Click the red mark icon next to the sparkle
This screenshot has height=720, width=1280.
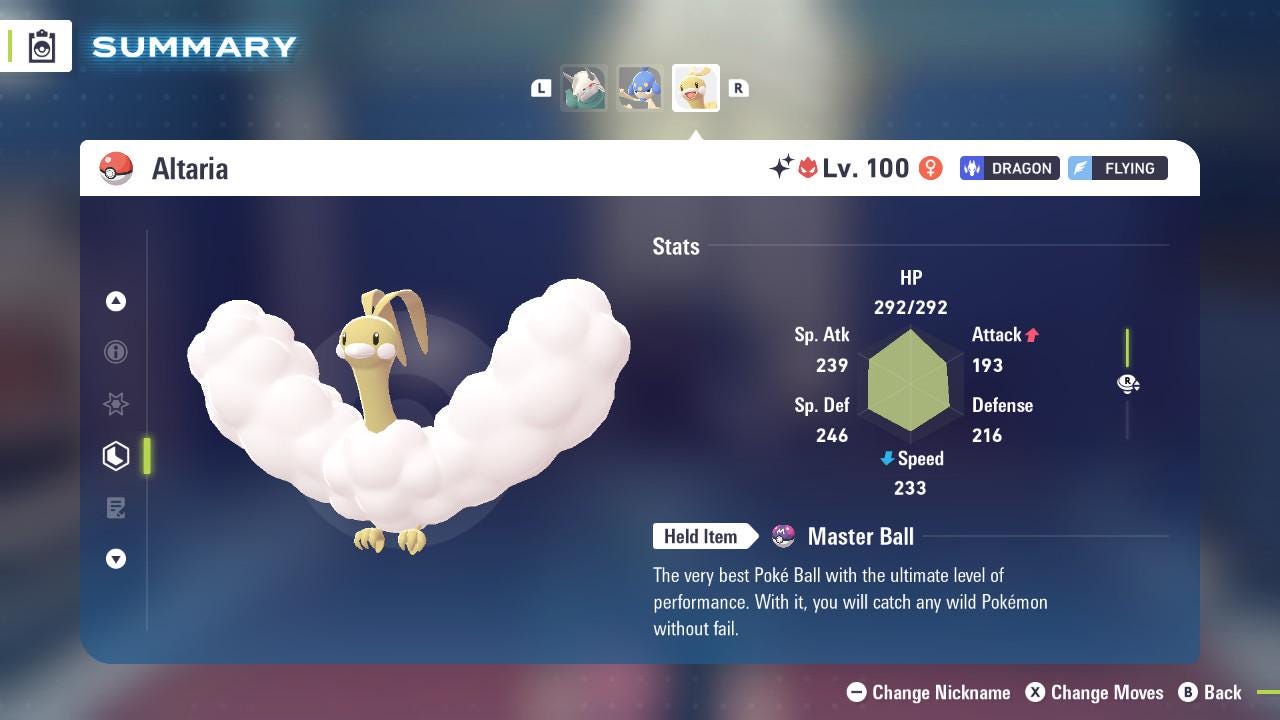pos(810,168)
